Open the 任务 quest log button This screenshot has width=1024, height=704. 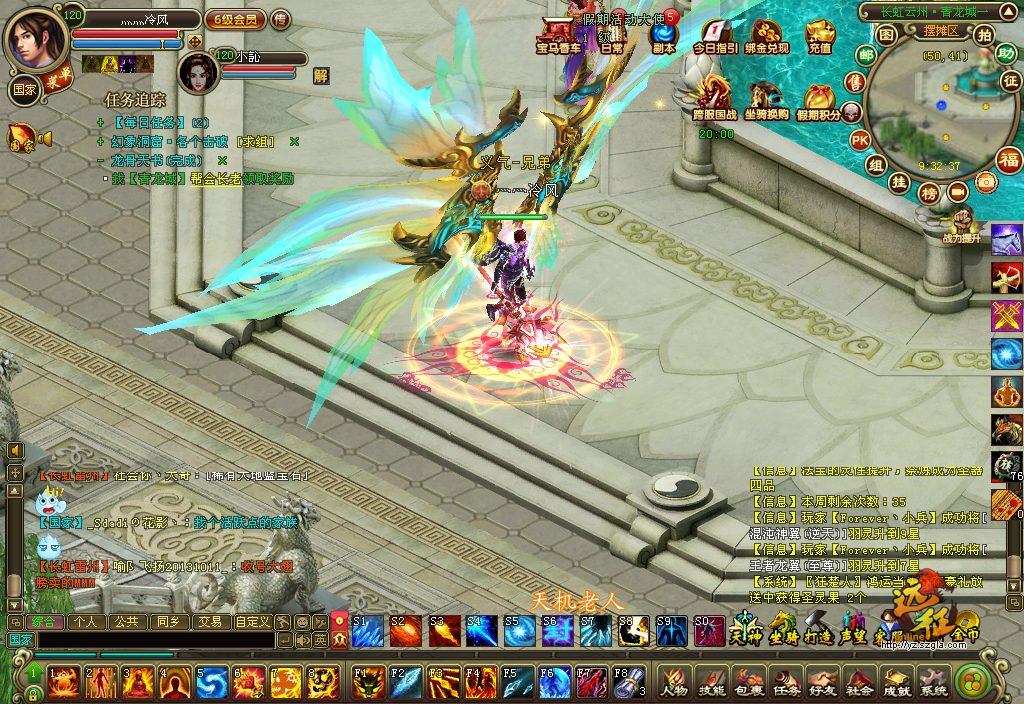pyautogui.click(x=785, y=682)
